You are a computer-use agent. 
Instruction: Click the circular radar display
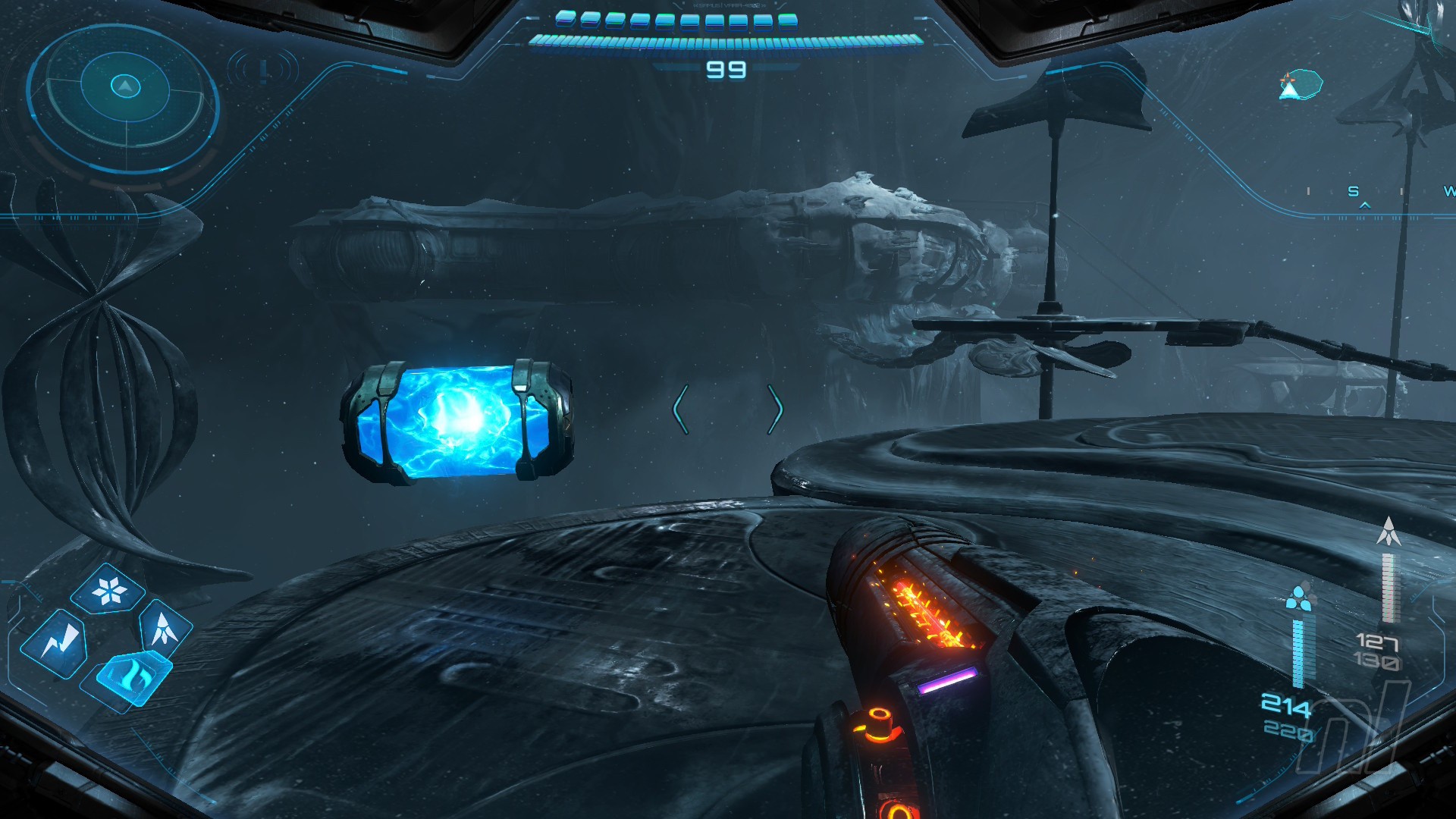124,97
